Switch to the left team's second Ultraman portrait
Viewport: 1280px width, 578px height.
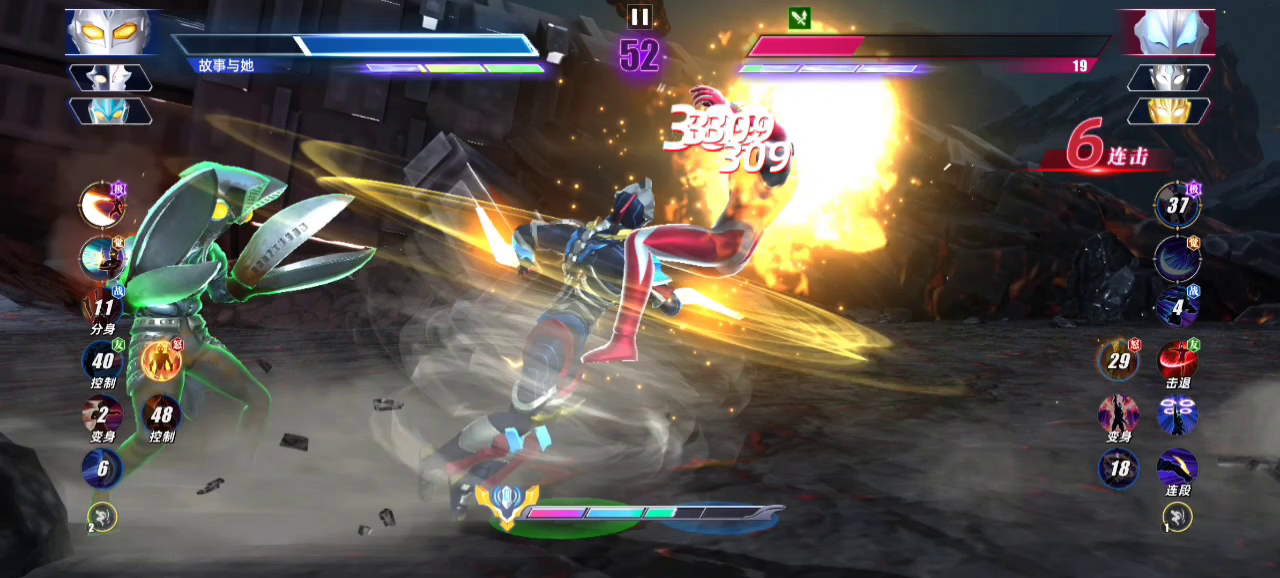pos(110,78)
